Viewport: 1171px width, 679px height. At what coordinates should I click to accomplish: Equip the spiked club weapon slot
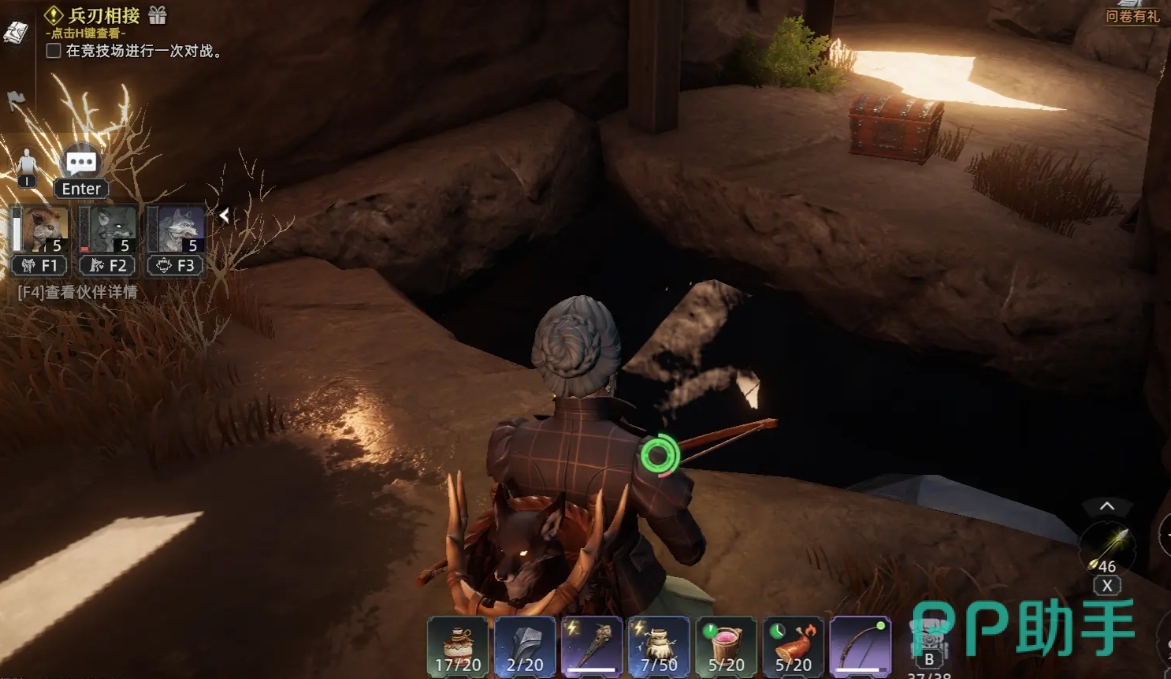(x=592, y=646)
